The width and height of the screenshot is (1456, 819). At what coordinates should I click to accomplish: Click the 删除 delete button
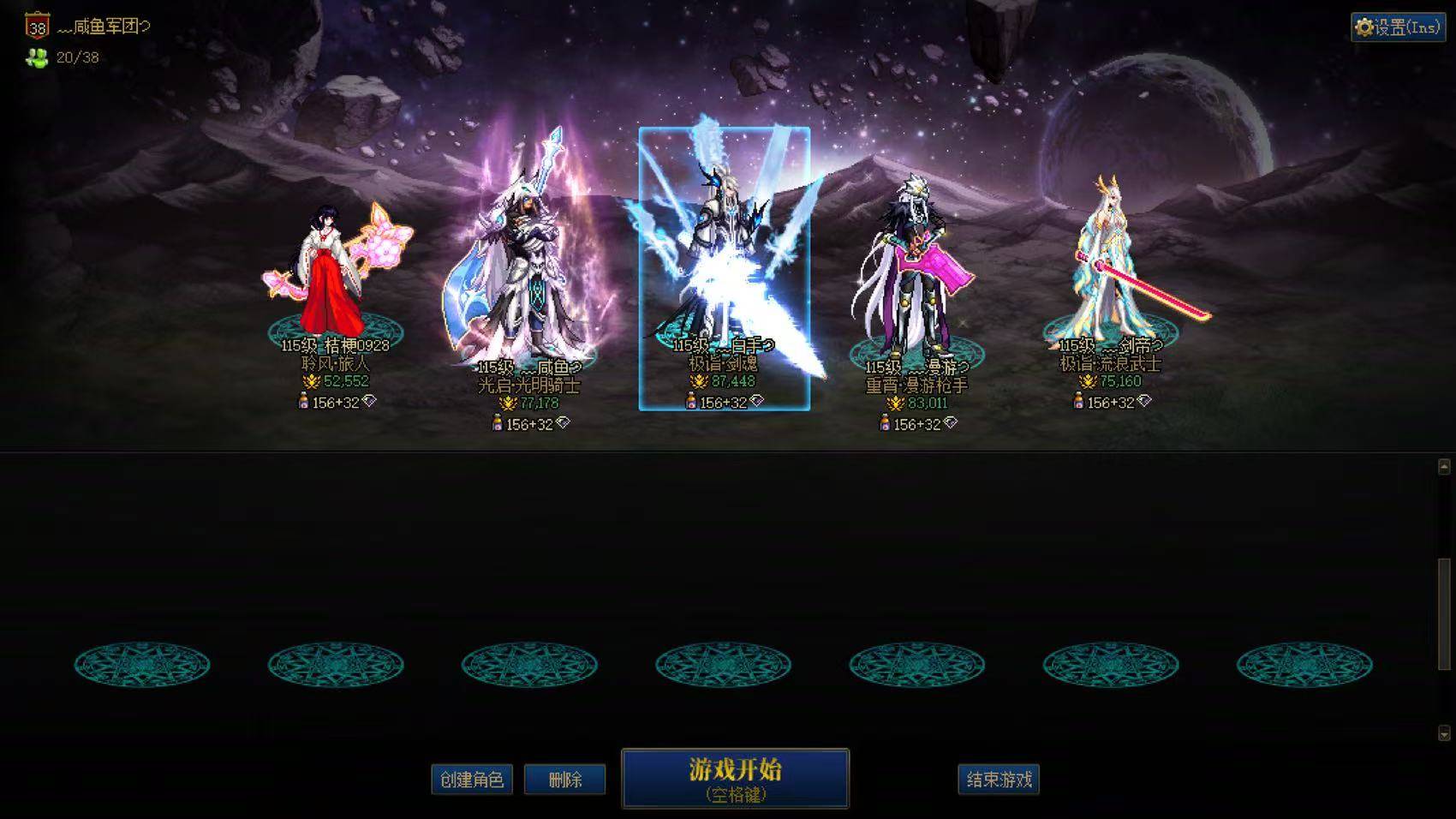click(x=565, y=780)
